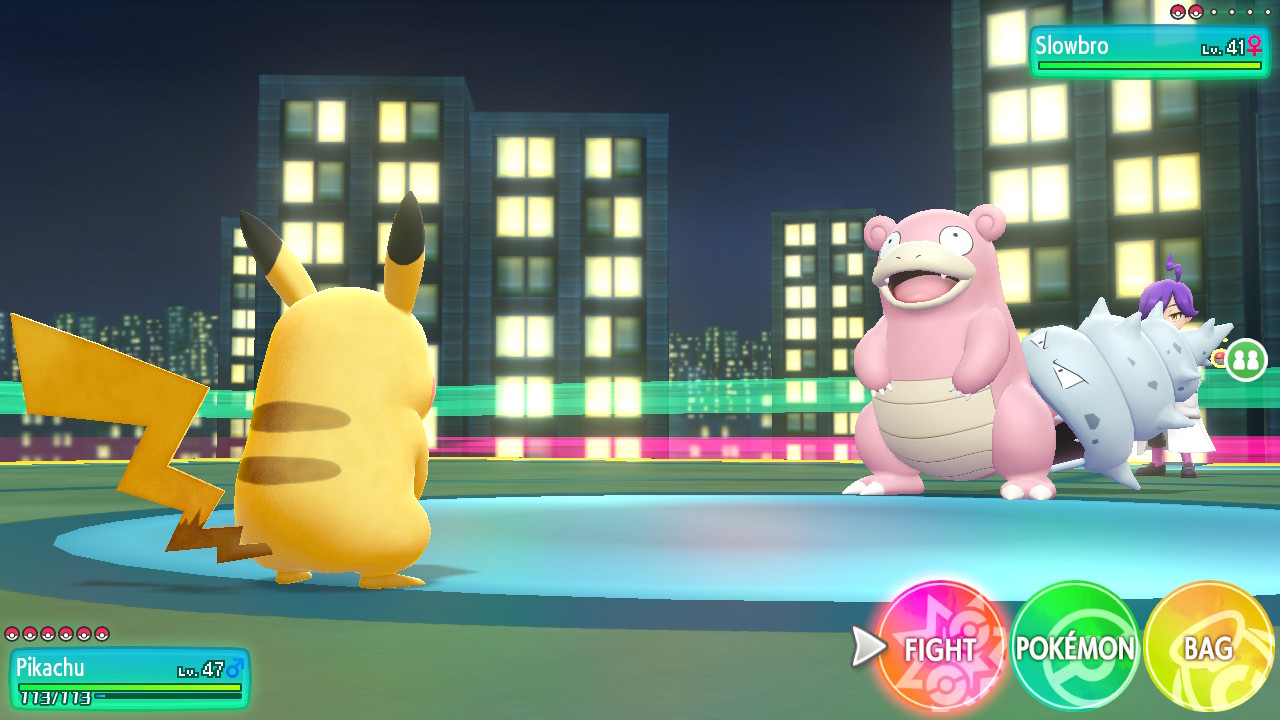
Task: Select the Lv. 47 label on Pikachu's panel
Action: pyautogui.click(x=200, y=669)
